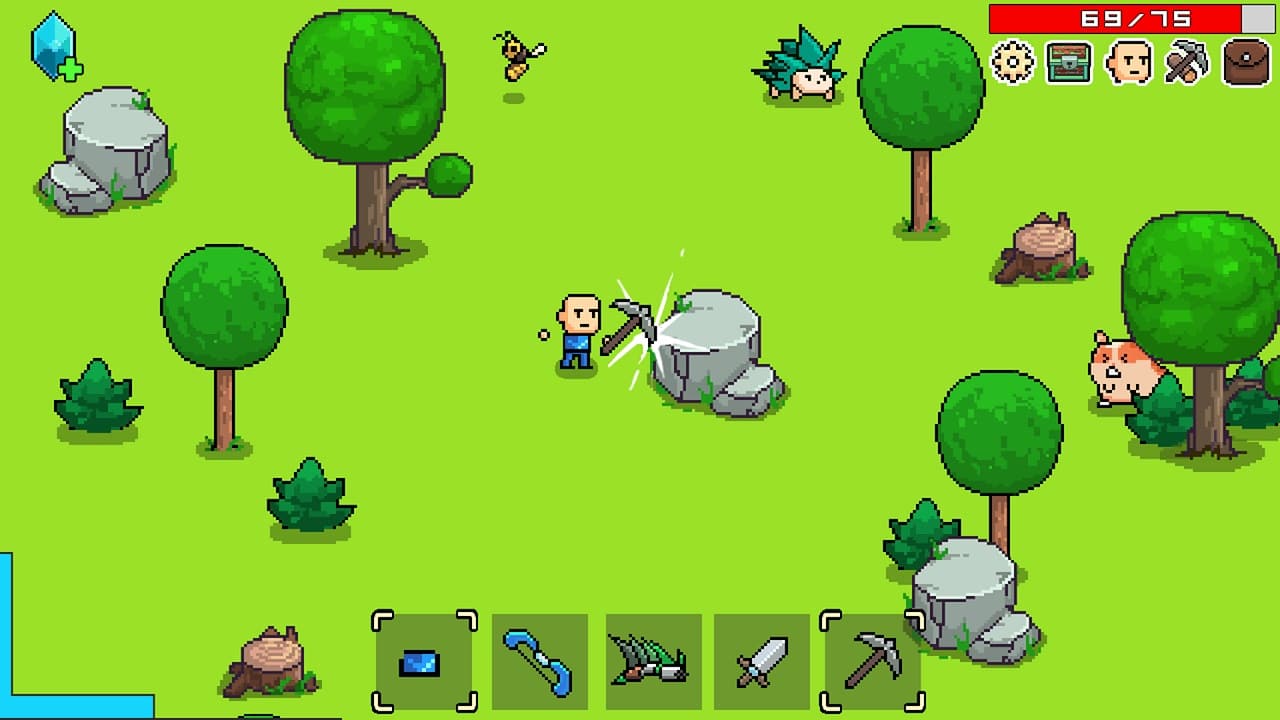Equip the green claw weapon from the hotbar

[x=652, y=663]
